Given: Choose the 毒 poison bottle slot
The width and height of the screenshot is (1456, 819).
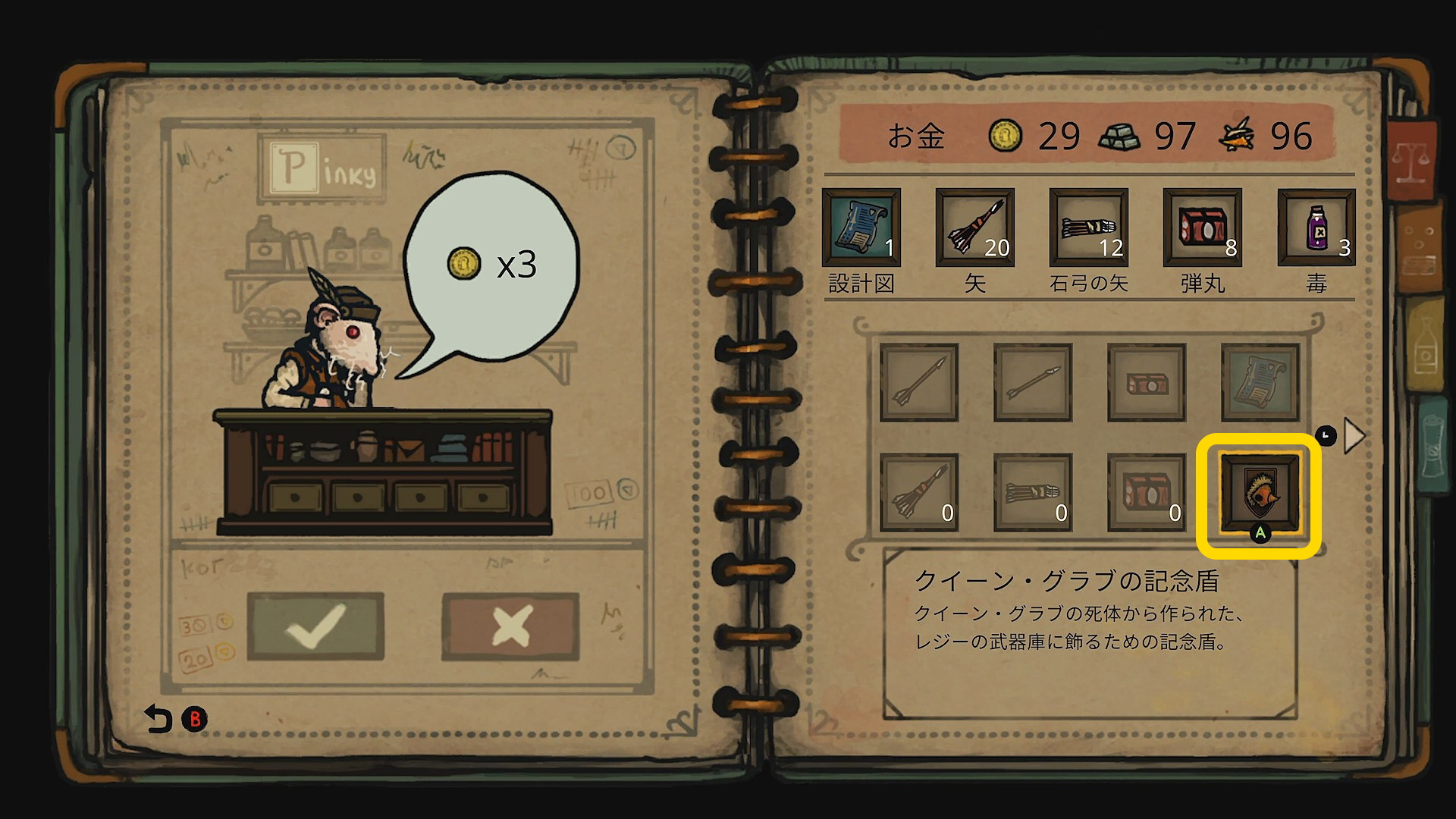Looking at the screenshot, I should point(1316,227).
